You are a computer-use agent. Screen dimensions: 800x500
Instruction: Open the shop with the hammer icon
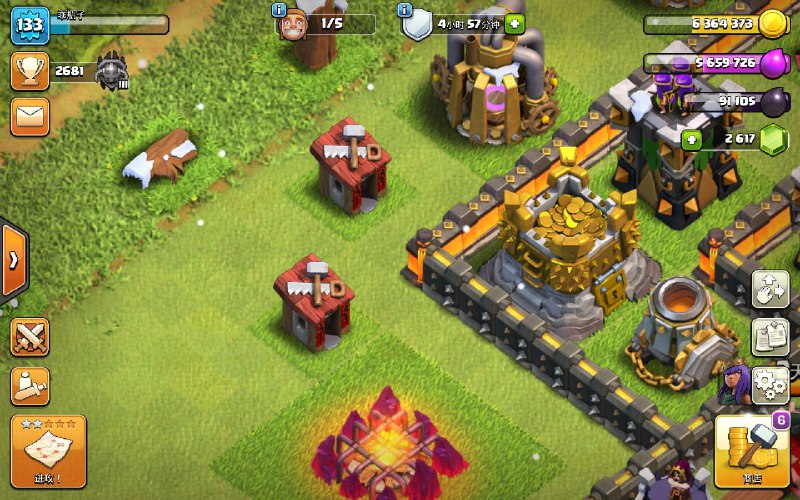click(751, 449)
